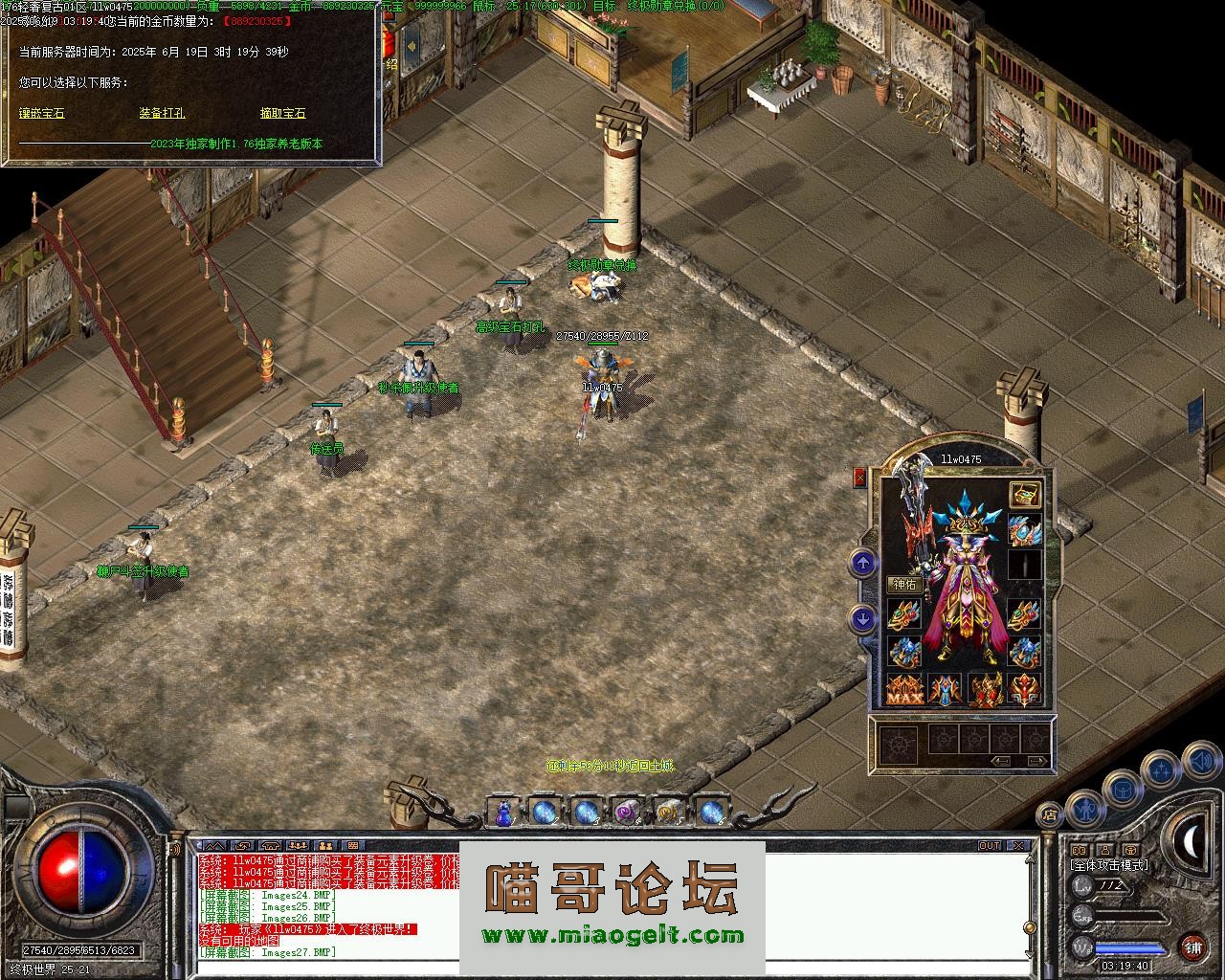The height and width of the screenshot is (980, 1225).
Task: Choose the 摘取宝石 gem removal service
Action: tap(282, 113)
